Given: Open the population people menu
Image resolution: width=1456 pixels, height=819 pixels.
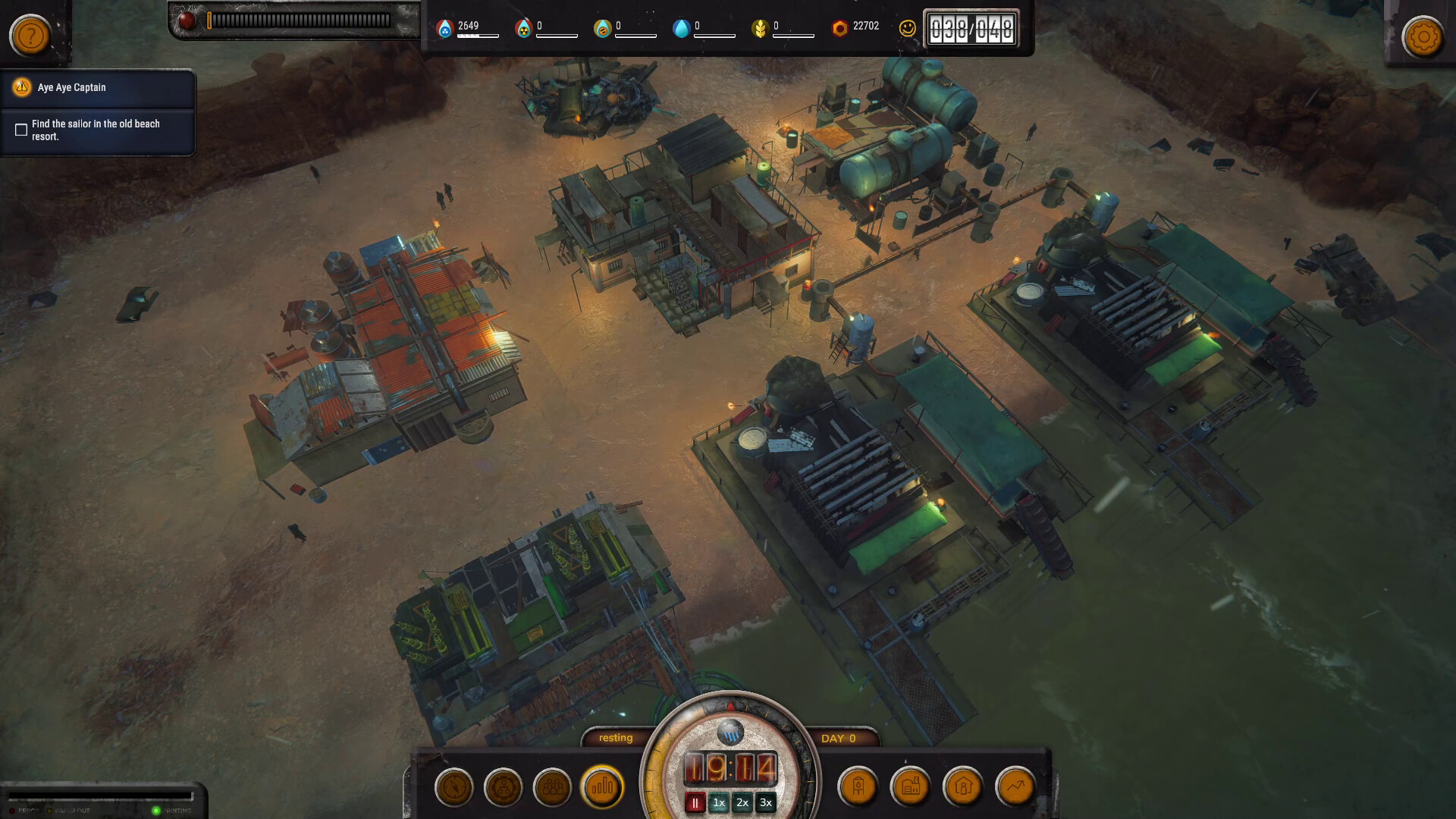Looking at the screenshot, I should click(x=553, y=787).
